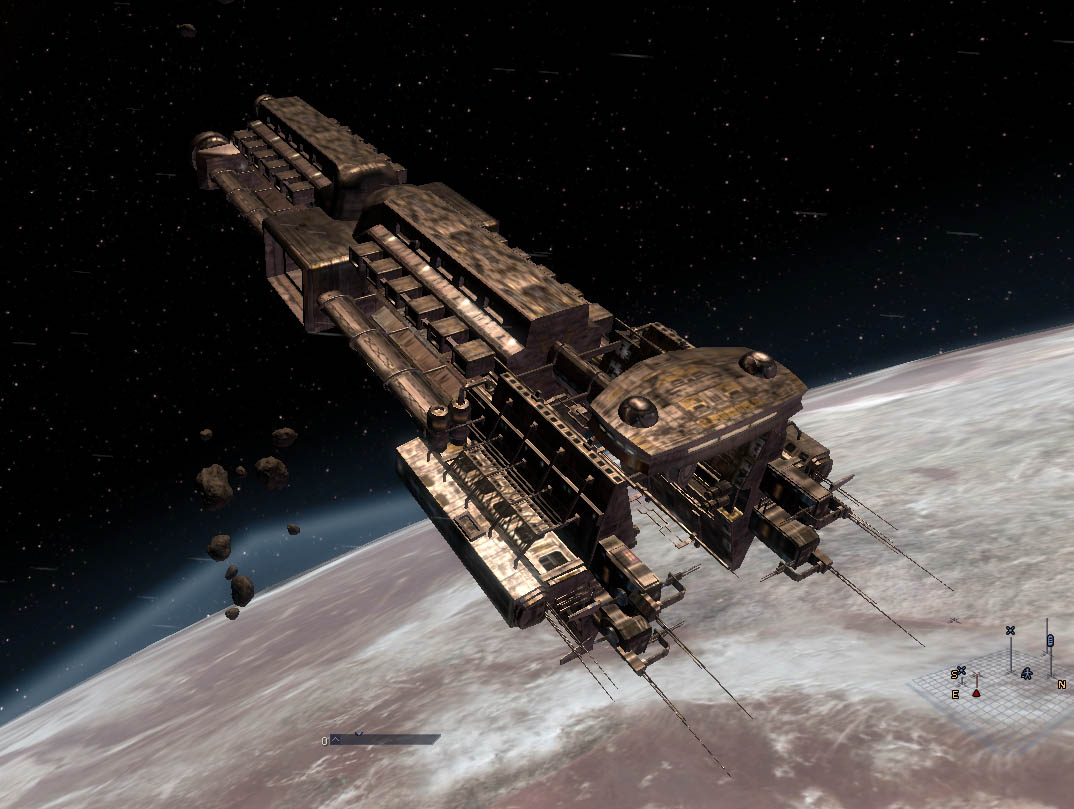1074x809 pixels.
Task: Expand the collapsed bar with the up arrow
Action: tap(336, 740)
